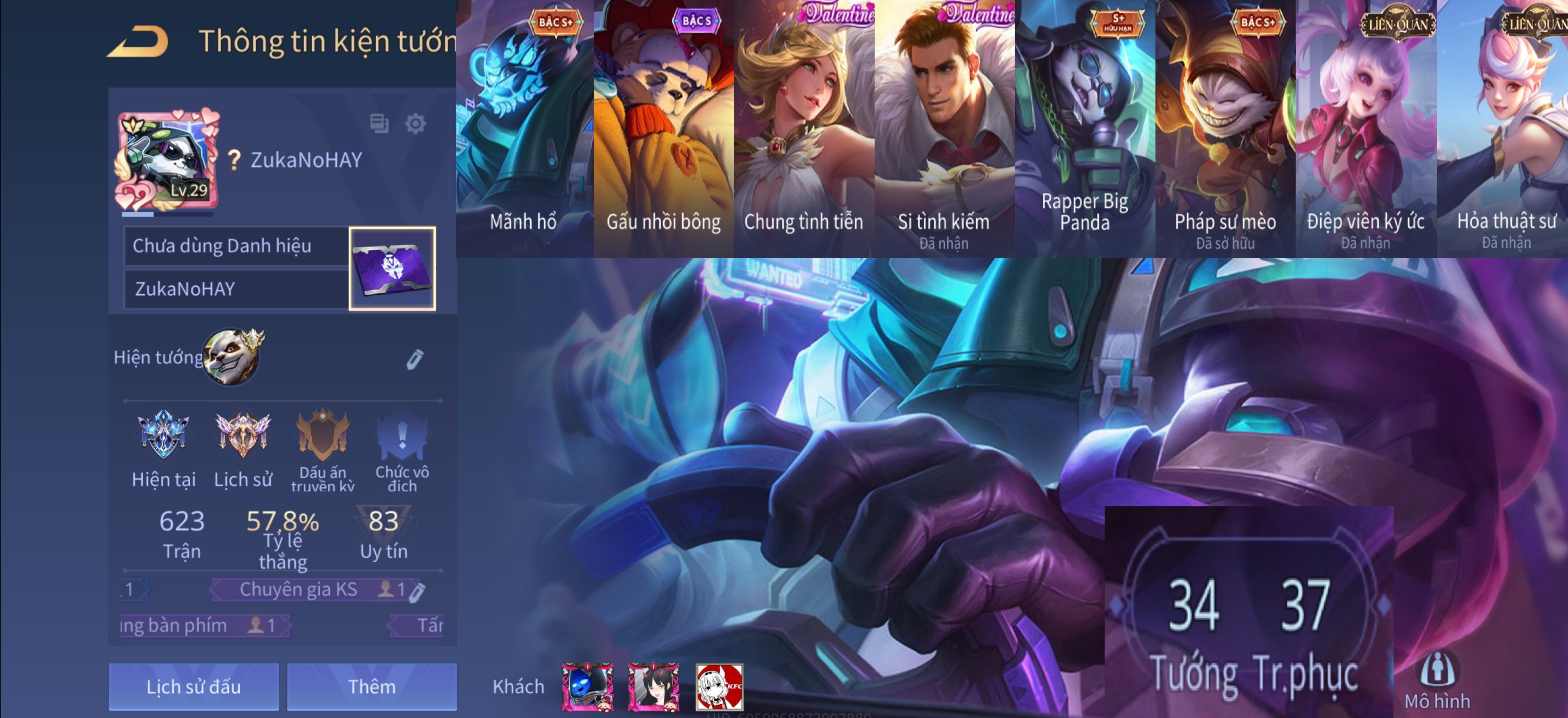Open the Lịch sử đấu match history
1568x718 pixels.
click(194, 686)
